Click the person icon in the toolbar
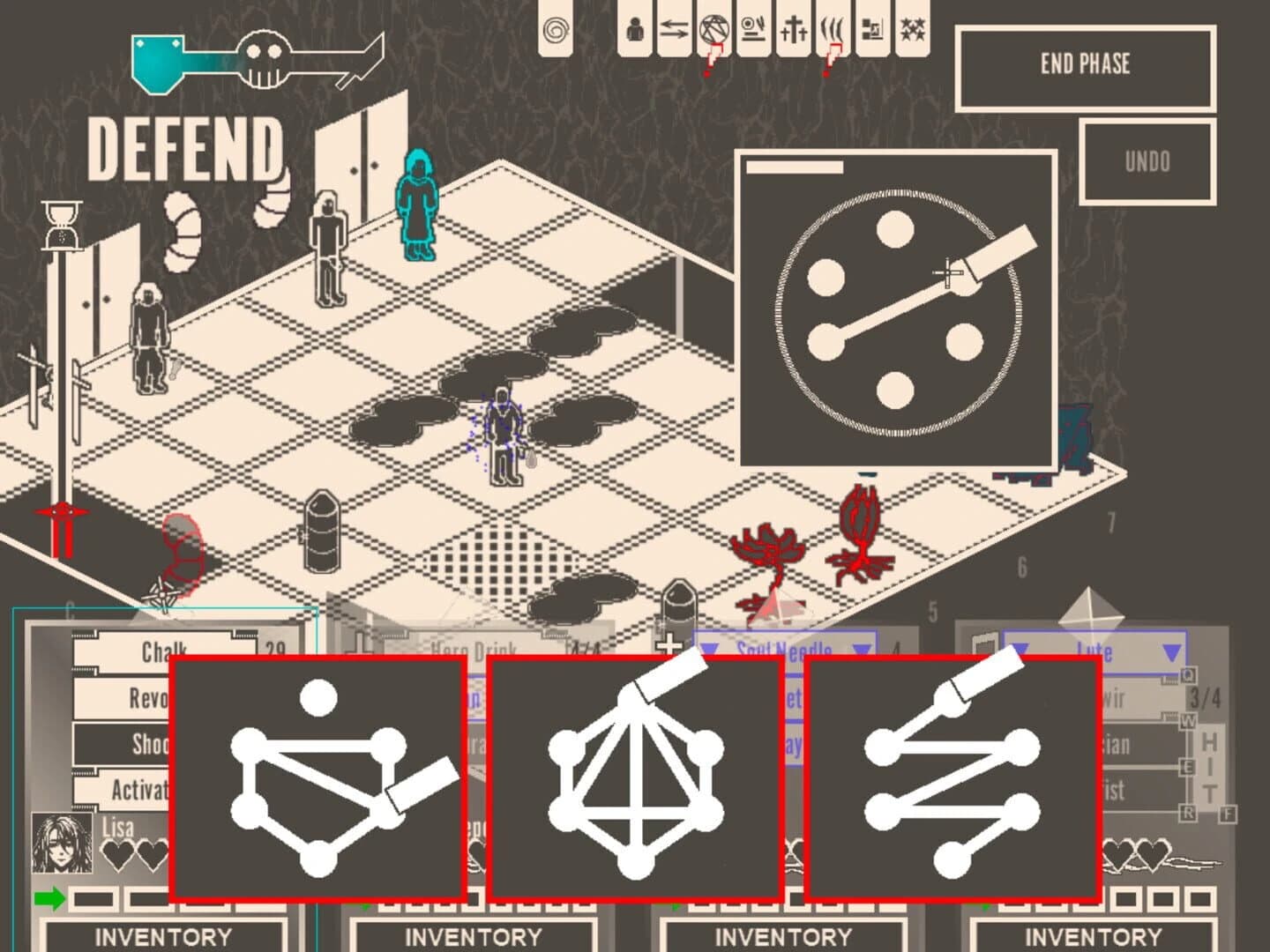 [633, 29]
